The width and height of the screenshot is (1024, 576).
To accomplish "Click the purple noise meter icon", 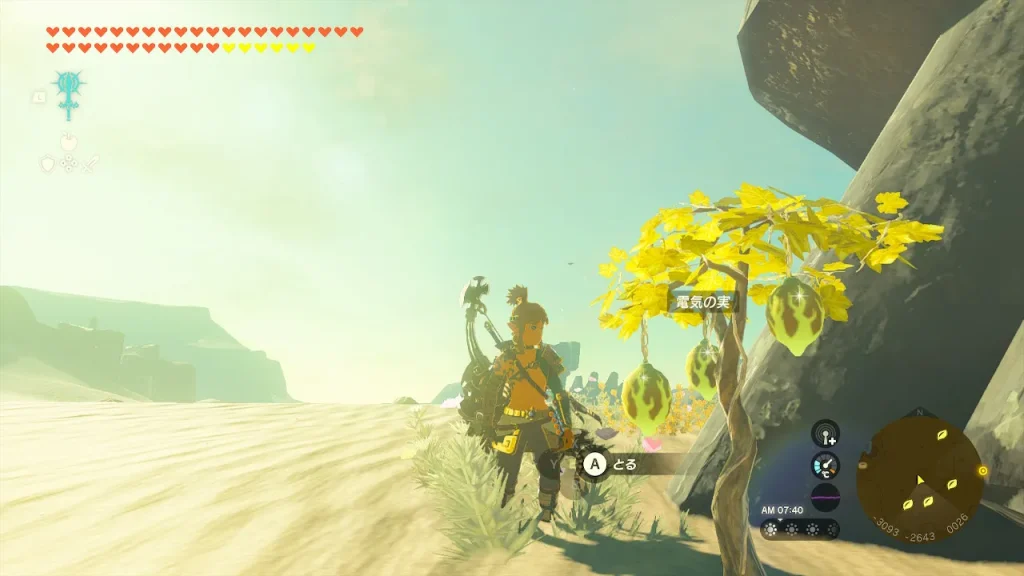I will (x=825, y=497).
